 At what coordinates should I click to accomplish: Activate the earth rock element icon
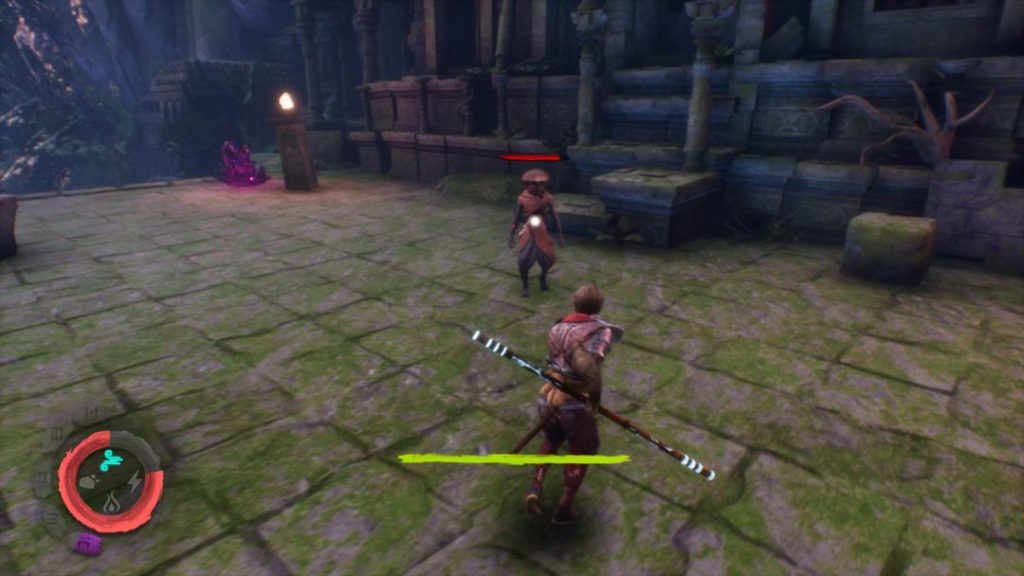[89, 483]
